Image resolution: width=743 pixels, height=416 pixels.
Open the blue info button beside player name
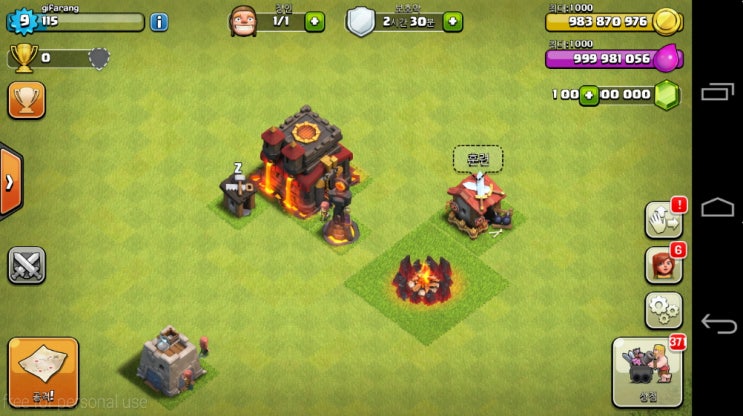click(159, 21)
